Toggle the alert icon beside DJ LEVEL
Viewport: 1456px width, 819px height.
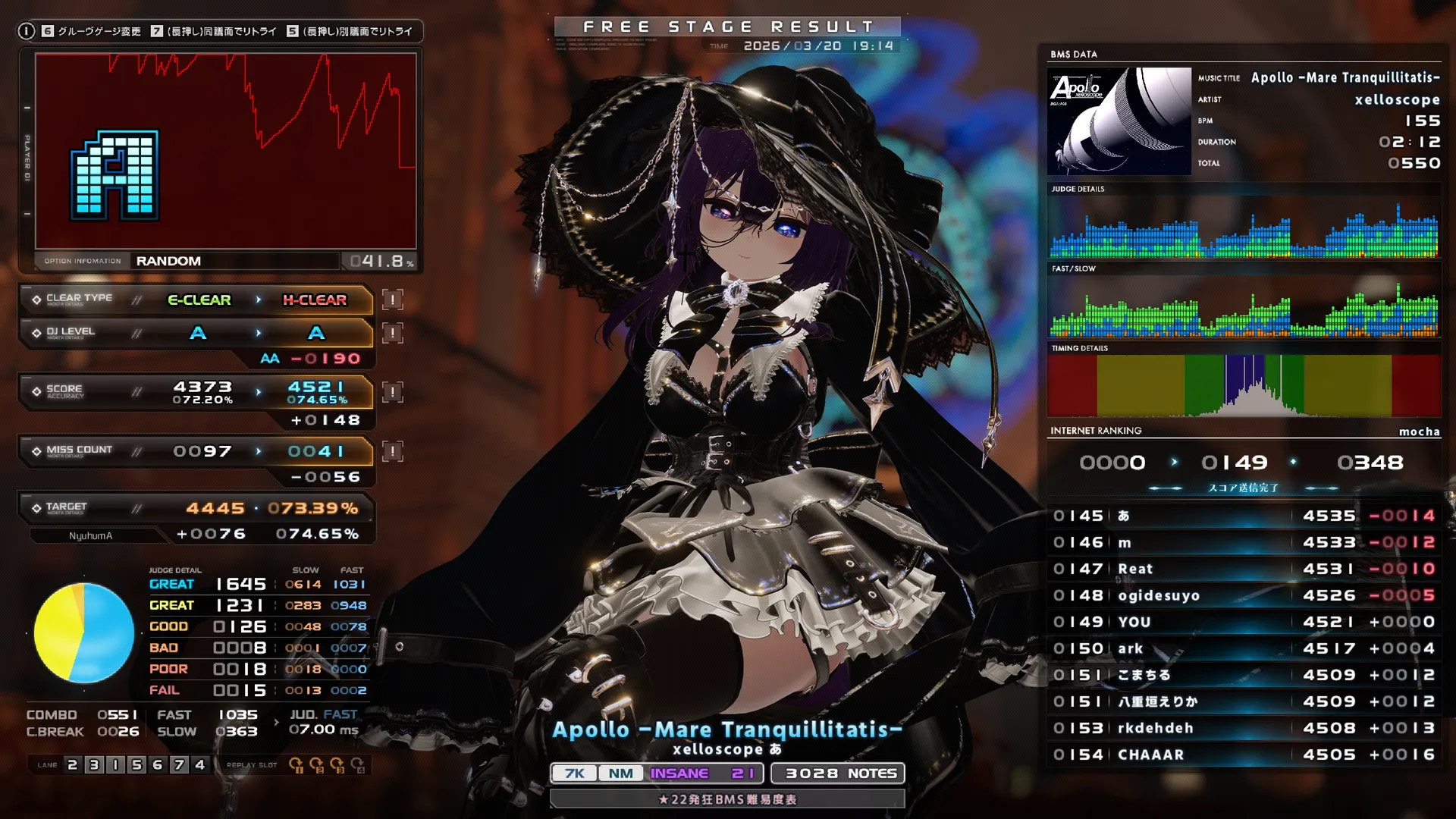pyautogui.click(x=391, y=332)
